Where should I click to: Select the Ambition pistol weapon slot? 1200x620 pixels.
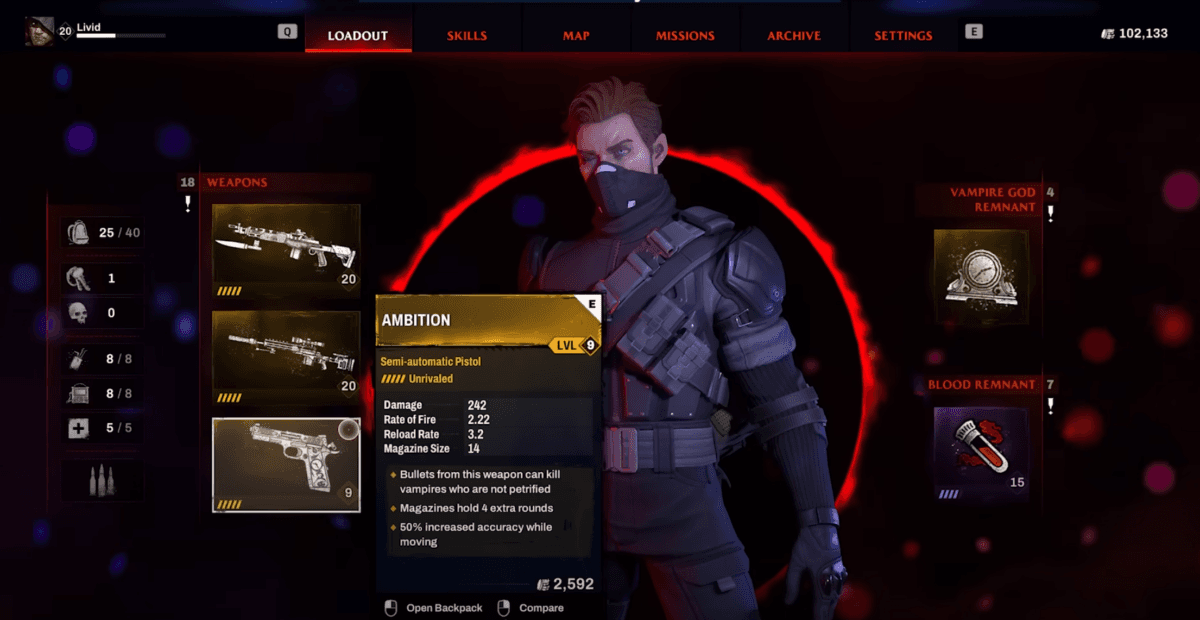click(286, 464)
